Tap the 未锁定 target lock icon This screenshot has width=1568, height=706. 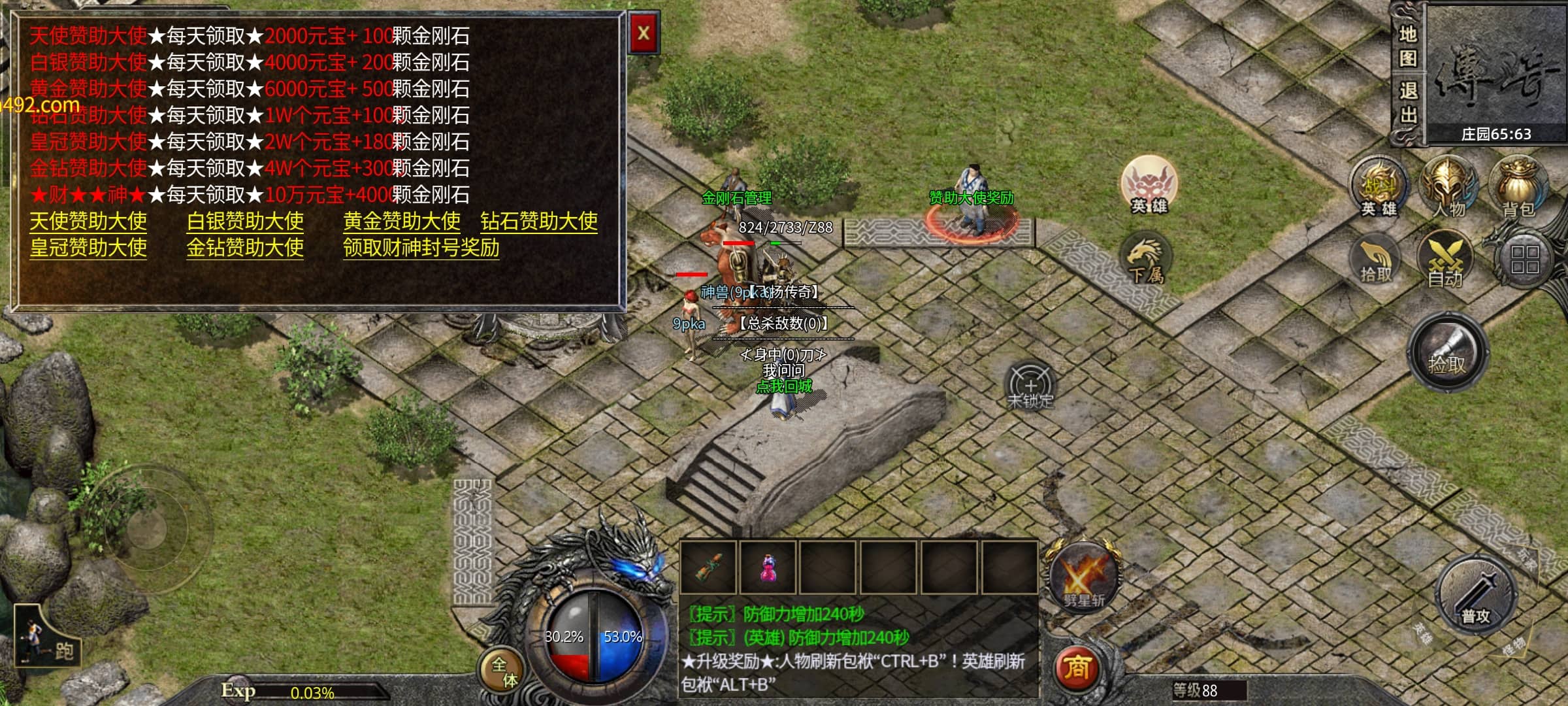tap(1030, 386)
